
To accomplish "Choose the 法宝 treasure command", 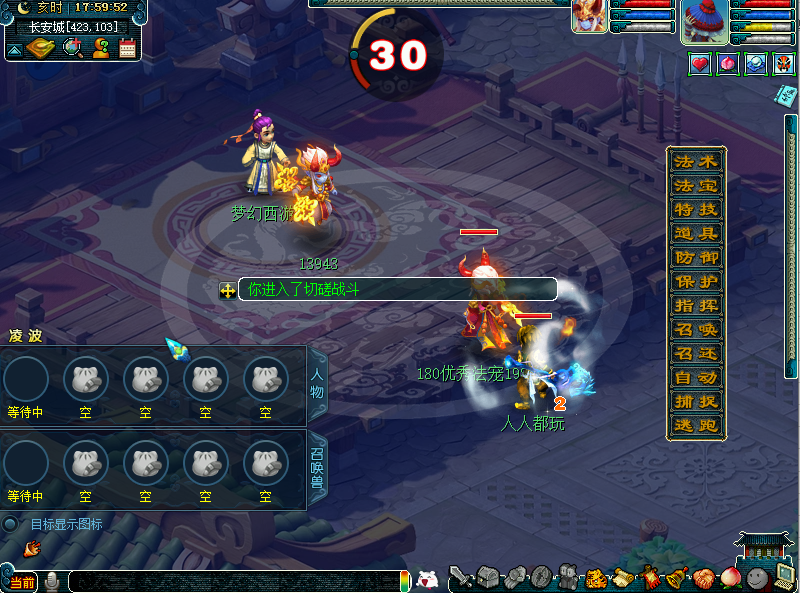I will tap(696, 186).
